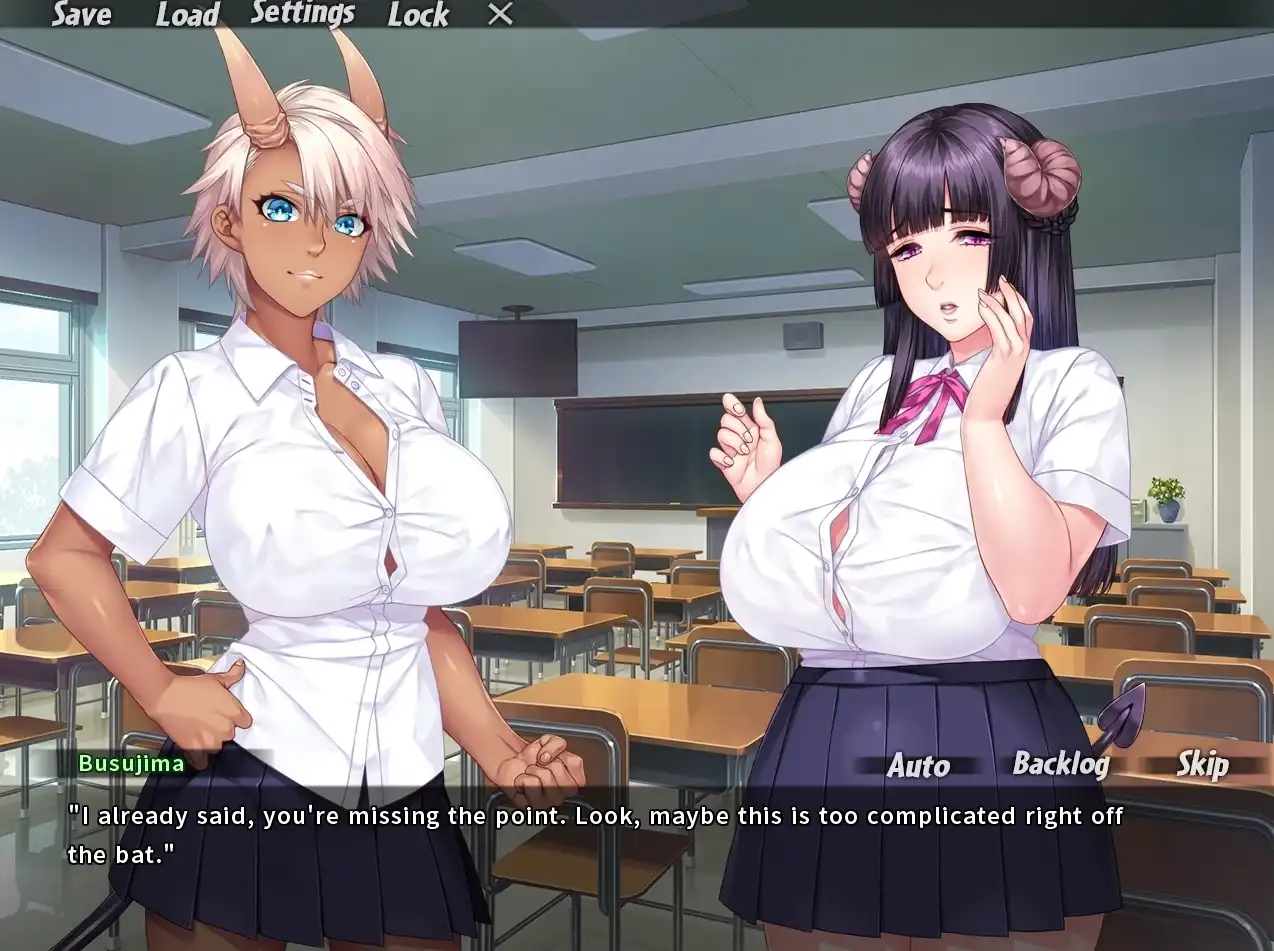Enable Auto text advance
Screen dimensions: 1274x951
tap(918, 766)
